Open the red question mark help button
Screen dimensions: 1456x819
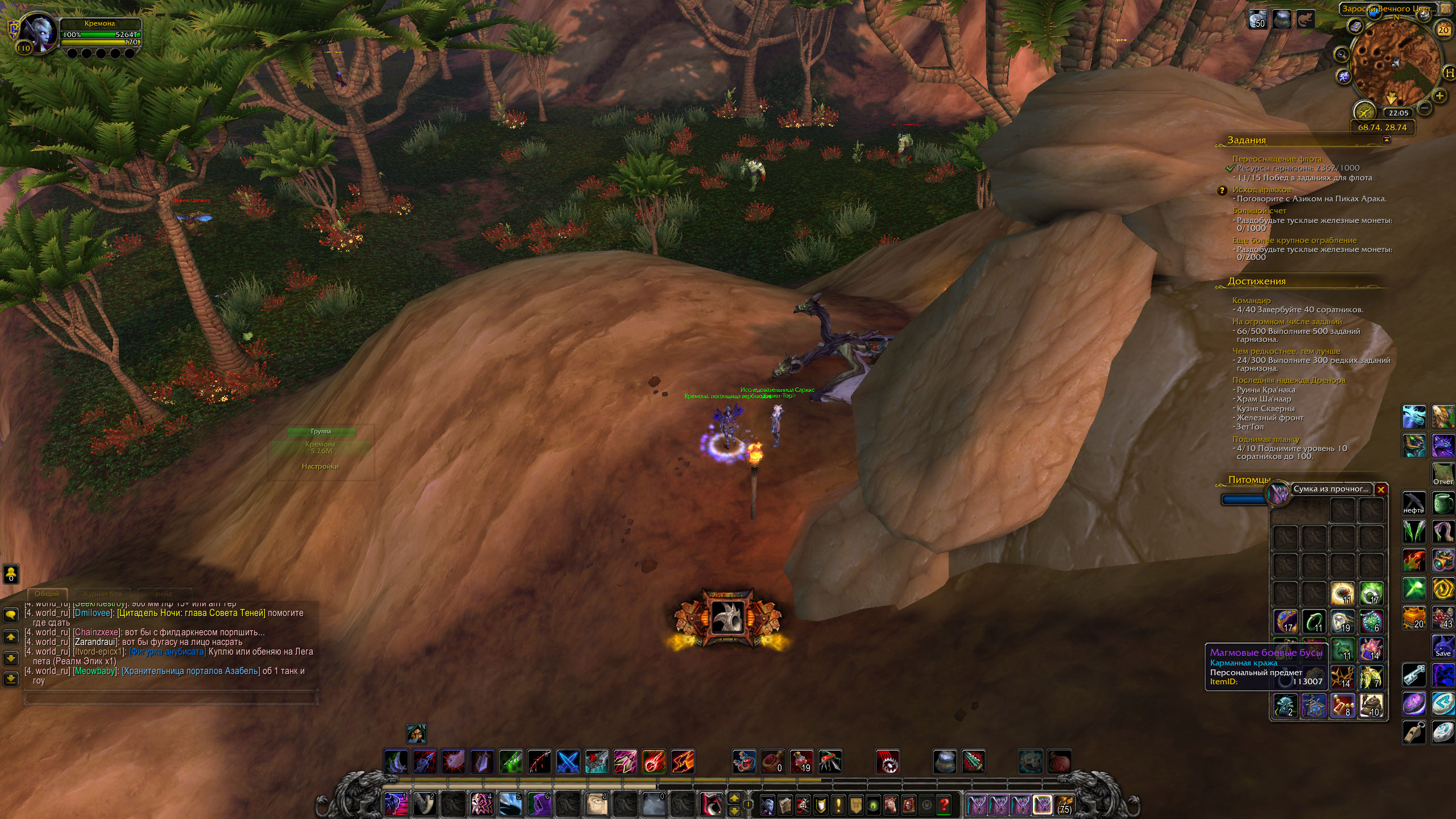(944, 805)
